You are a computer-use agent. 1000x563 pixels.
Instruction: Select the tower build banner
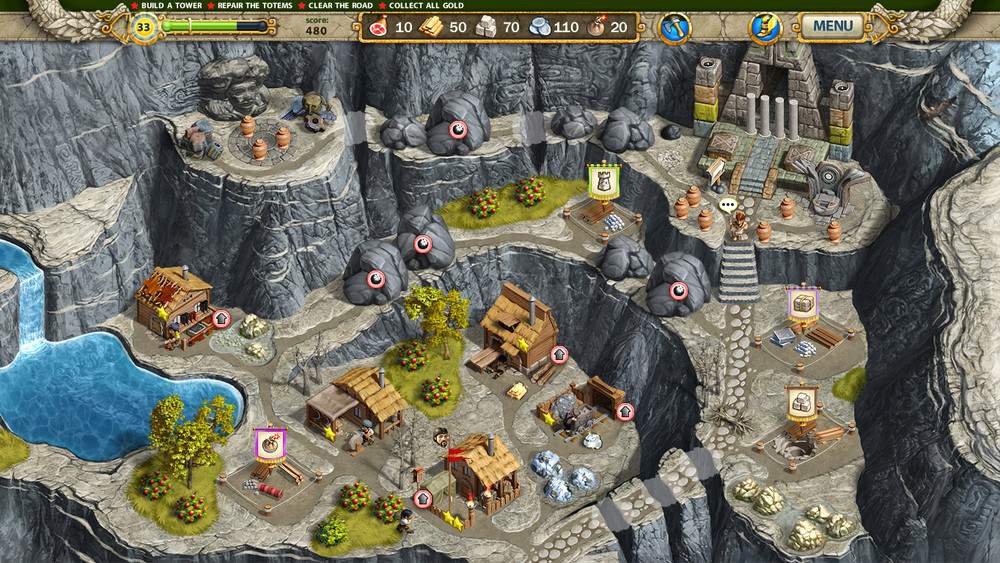pyautogui.click(x=603, y=181)
